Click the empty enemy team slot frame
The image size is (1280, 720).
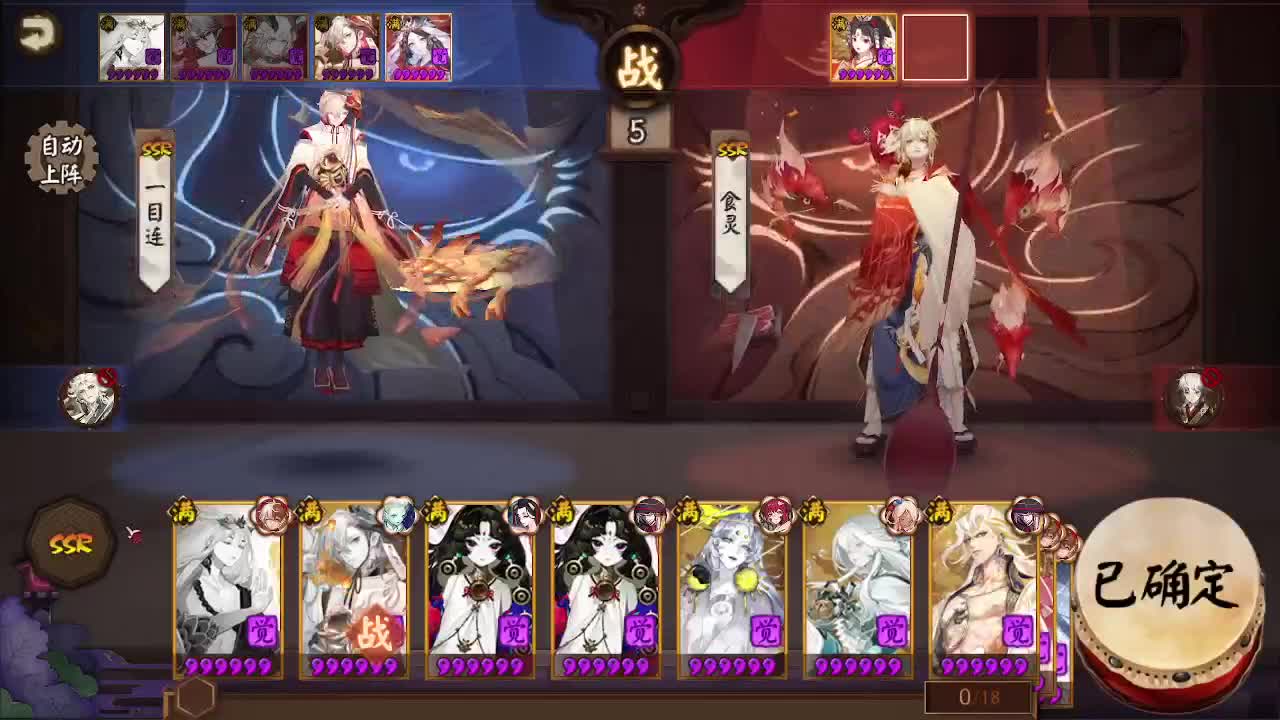[x=938, y=47]
